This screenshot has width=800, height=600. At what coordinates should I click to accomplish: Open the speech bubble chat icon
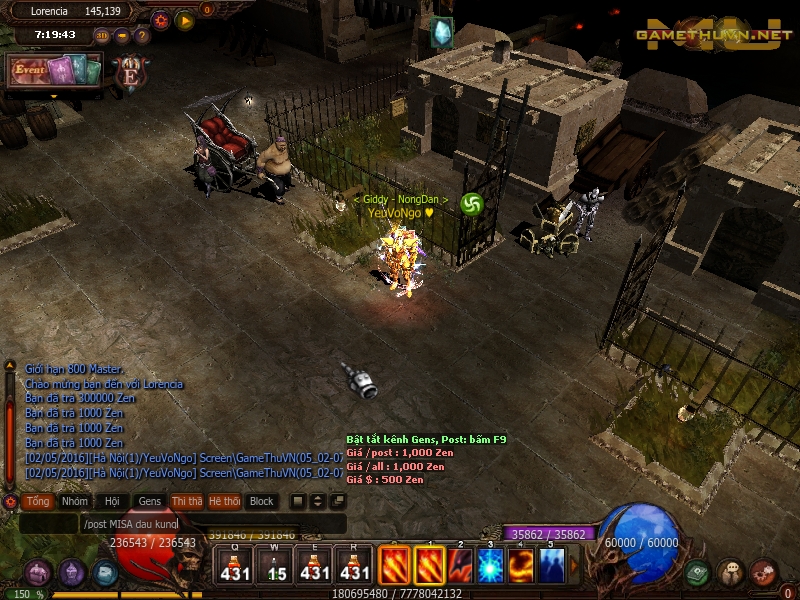pyautogui.click(x=731, y=572)
